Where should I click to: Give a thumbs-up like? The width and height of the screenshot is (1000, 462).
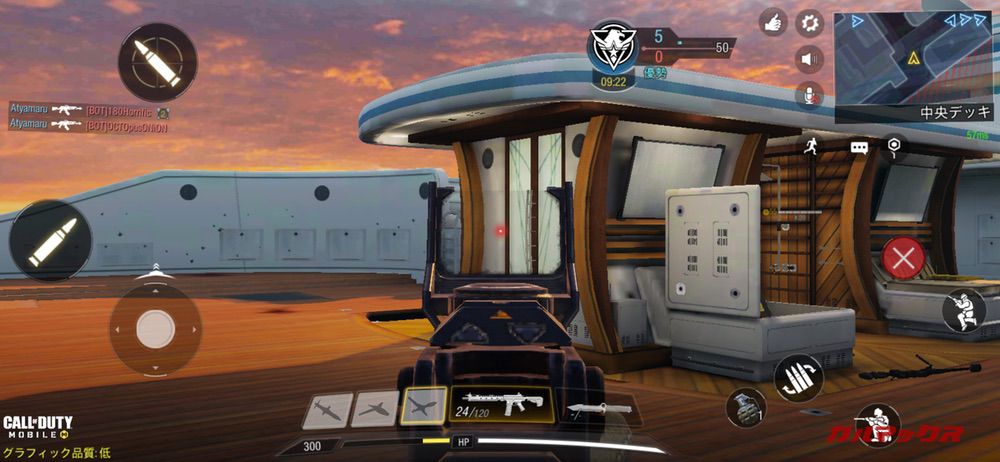[x=773, y=22]
